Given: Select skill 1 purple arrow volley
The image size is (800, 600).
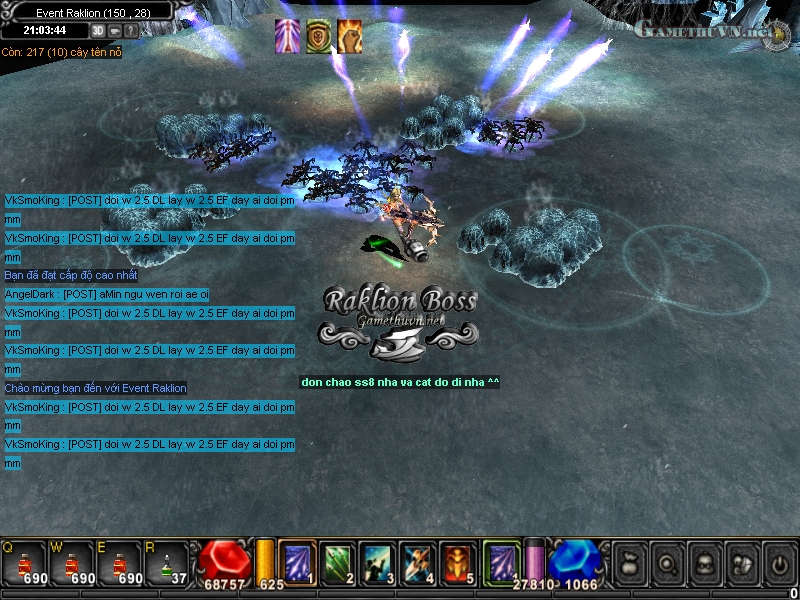Looking at the screenshot, I should point(297,561).
